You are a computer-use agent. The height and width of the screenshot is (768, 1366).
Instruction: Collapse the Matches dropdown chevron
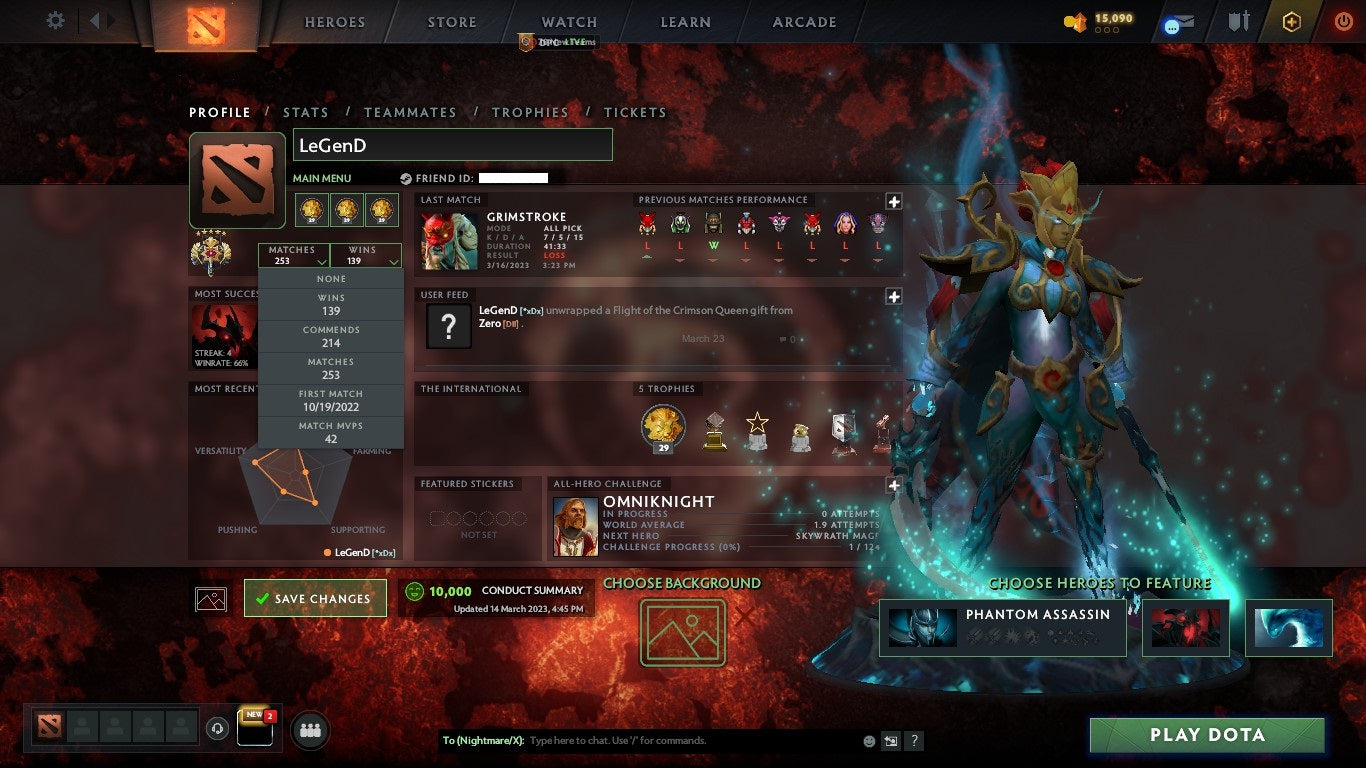[x=320, y=260]
